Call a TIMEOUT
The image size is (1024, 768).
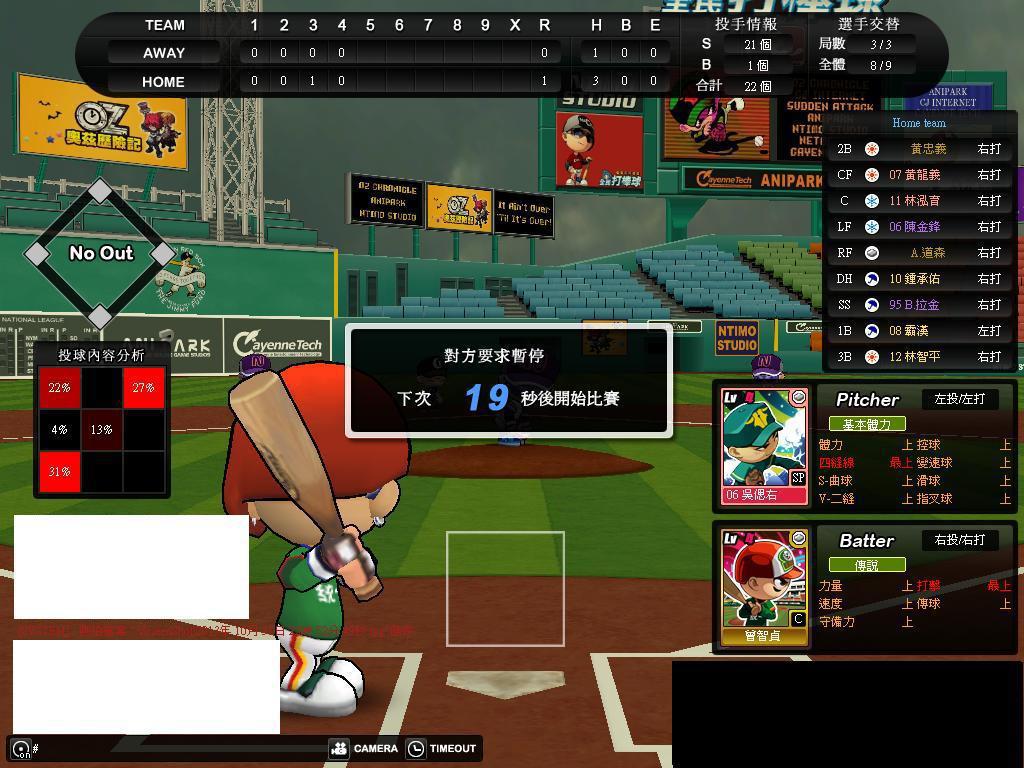(x=441, y=748)
